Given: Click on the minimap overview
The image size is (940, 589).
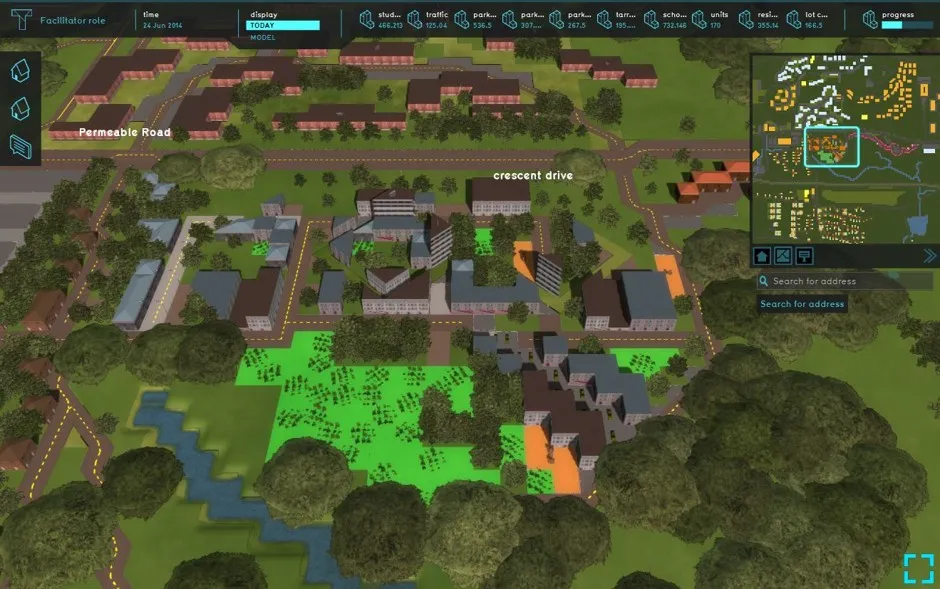Looking at the screenshot, I should point(843,148).
